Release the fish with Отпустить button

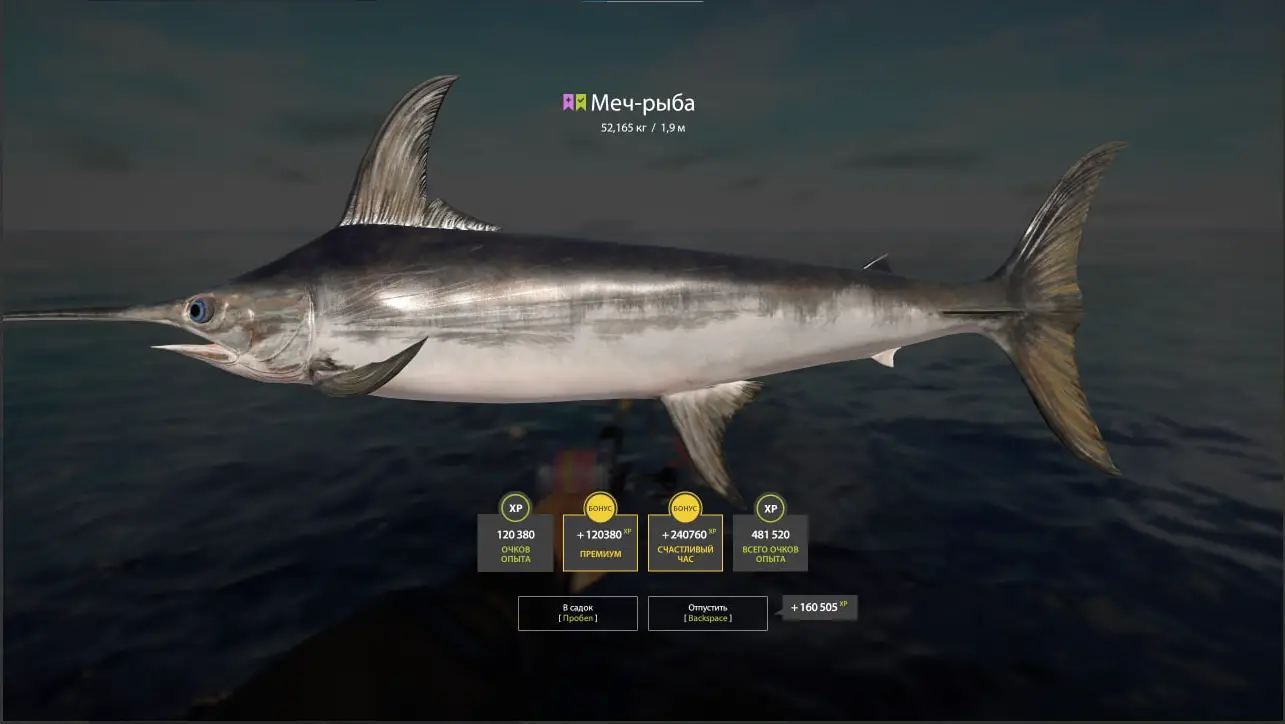(707, 613)
